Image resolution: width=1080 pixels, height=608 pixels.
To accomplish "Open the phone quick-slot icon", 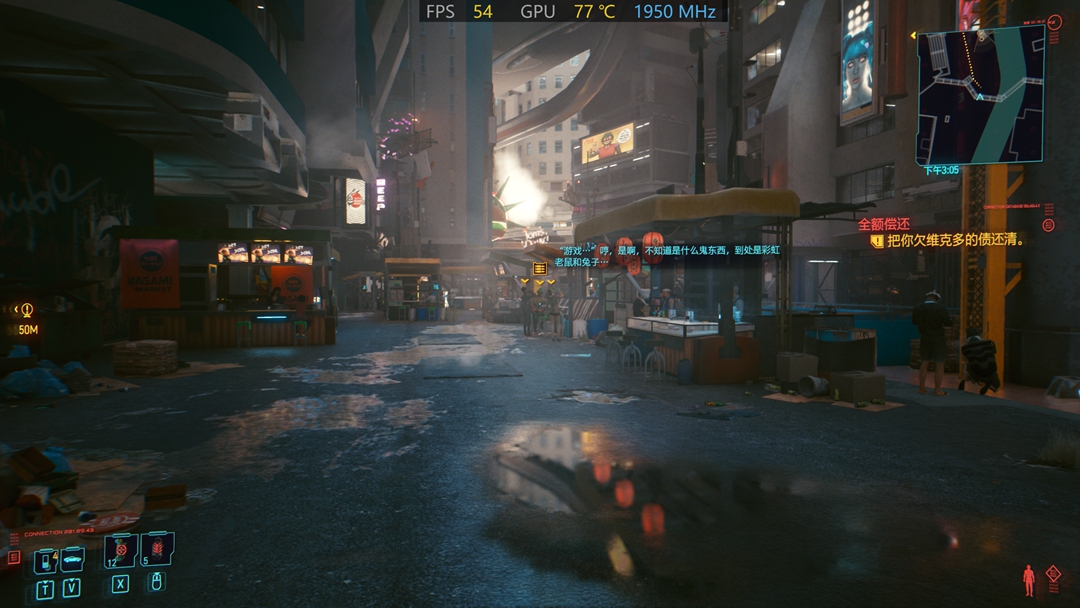I will pyautogui.click(x=45, y=561).
